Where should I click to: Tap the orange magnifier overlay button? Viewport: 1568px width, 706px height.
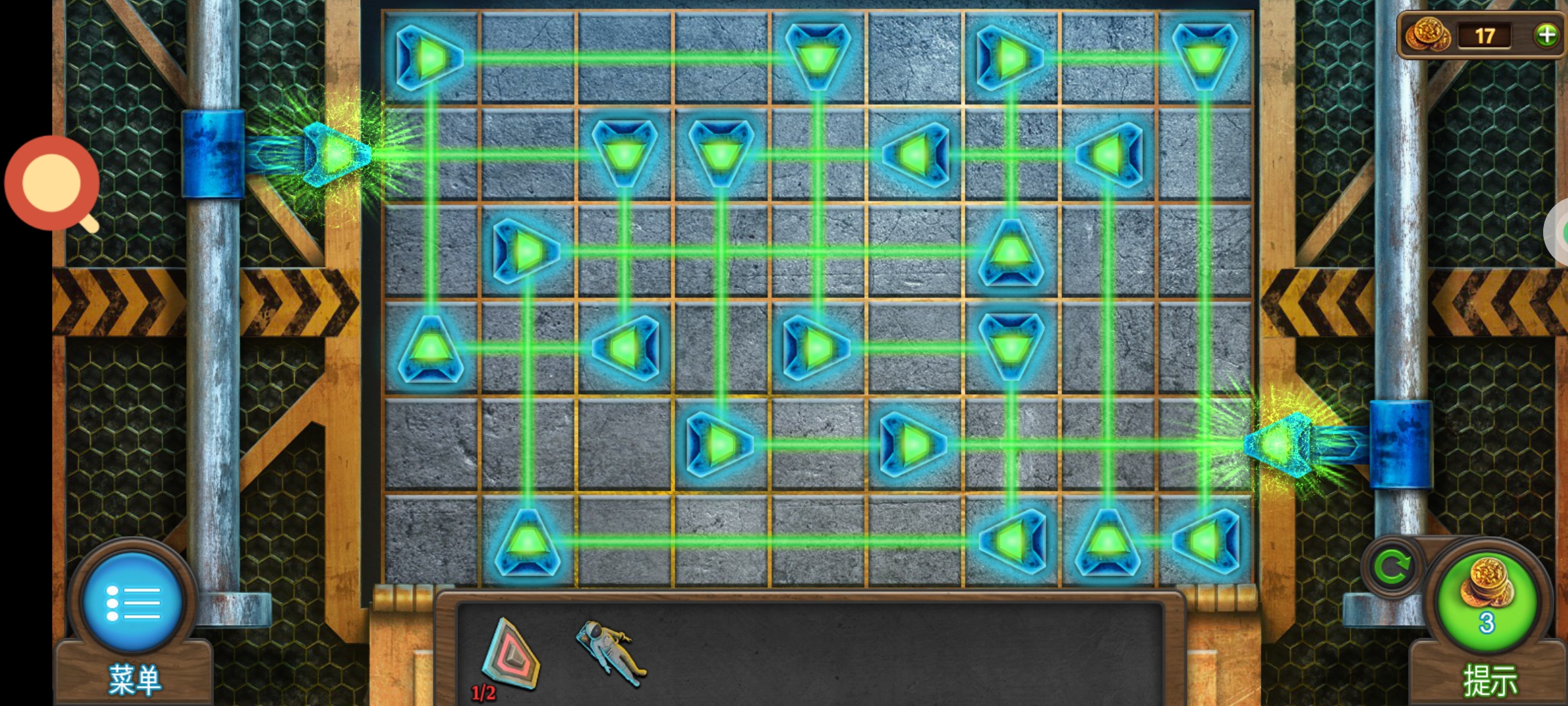pyautogui.click(x=52, y=184)
